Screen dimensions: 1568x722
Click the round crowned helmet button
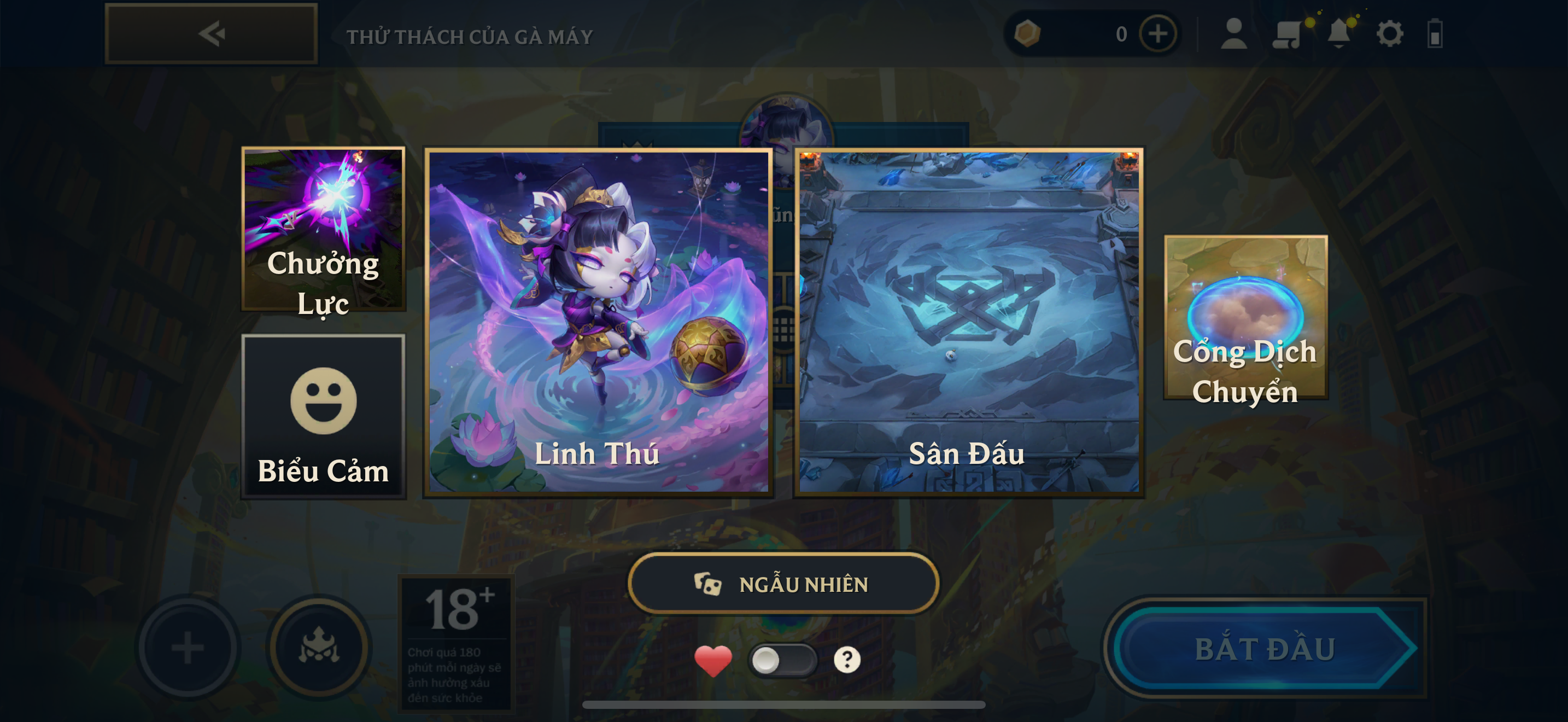click(x=320, y=647)
